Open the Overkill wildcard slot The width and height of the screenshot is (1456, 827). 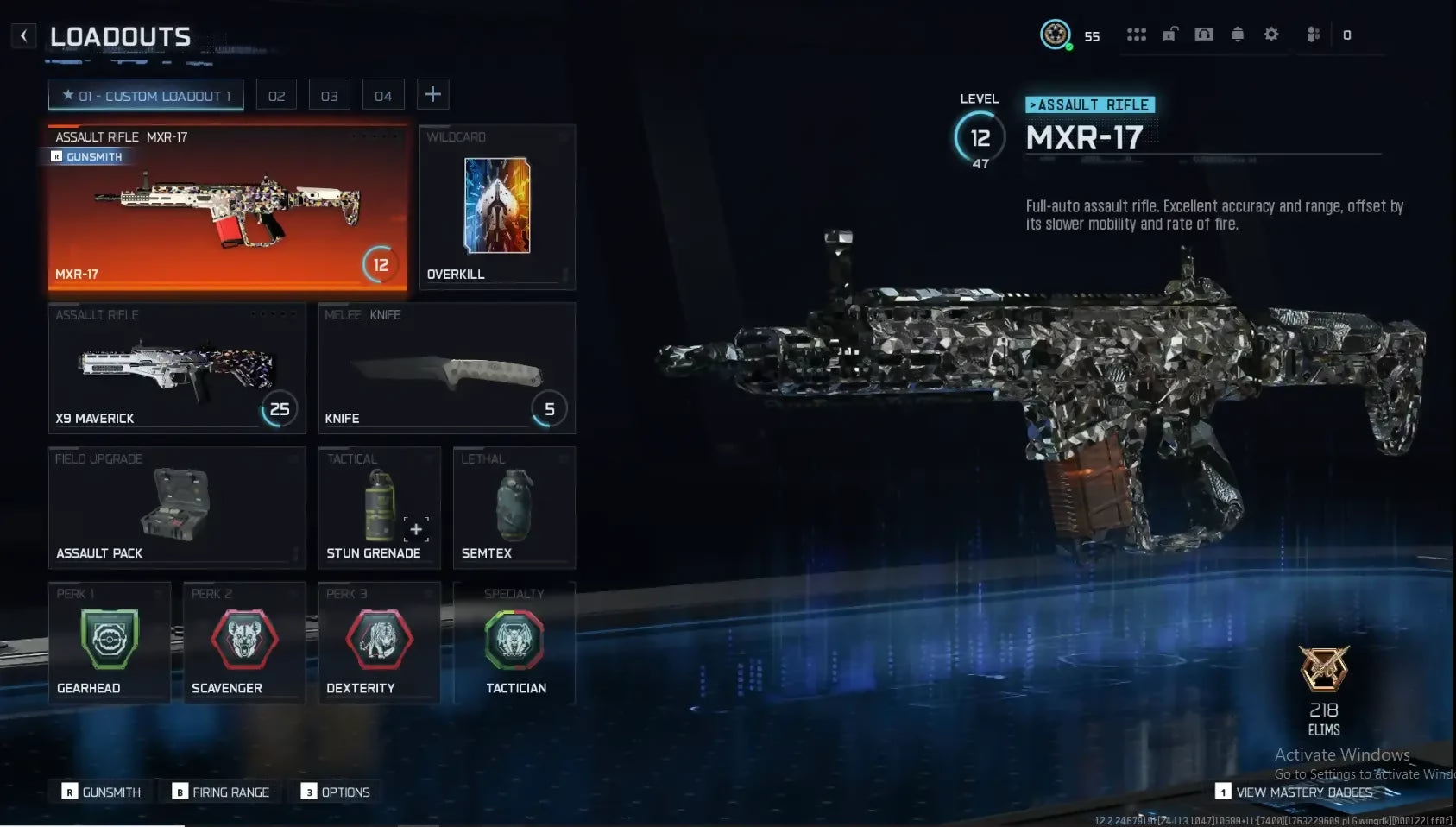click(497, 207)
